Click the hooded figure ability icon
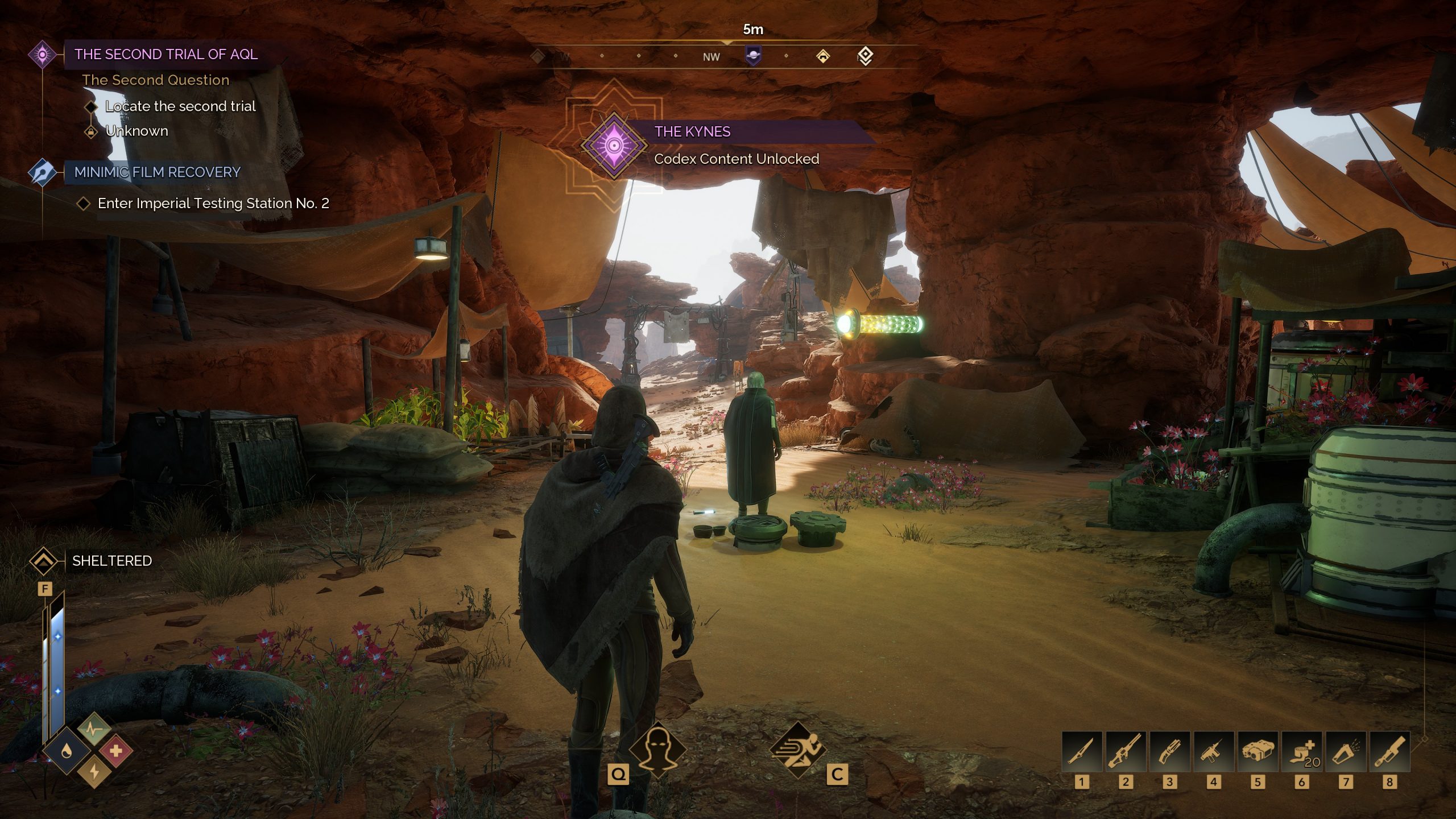The height and width of the screenshot is (819, 1456). (x=657, y=750)
